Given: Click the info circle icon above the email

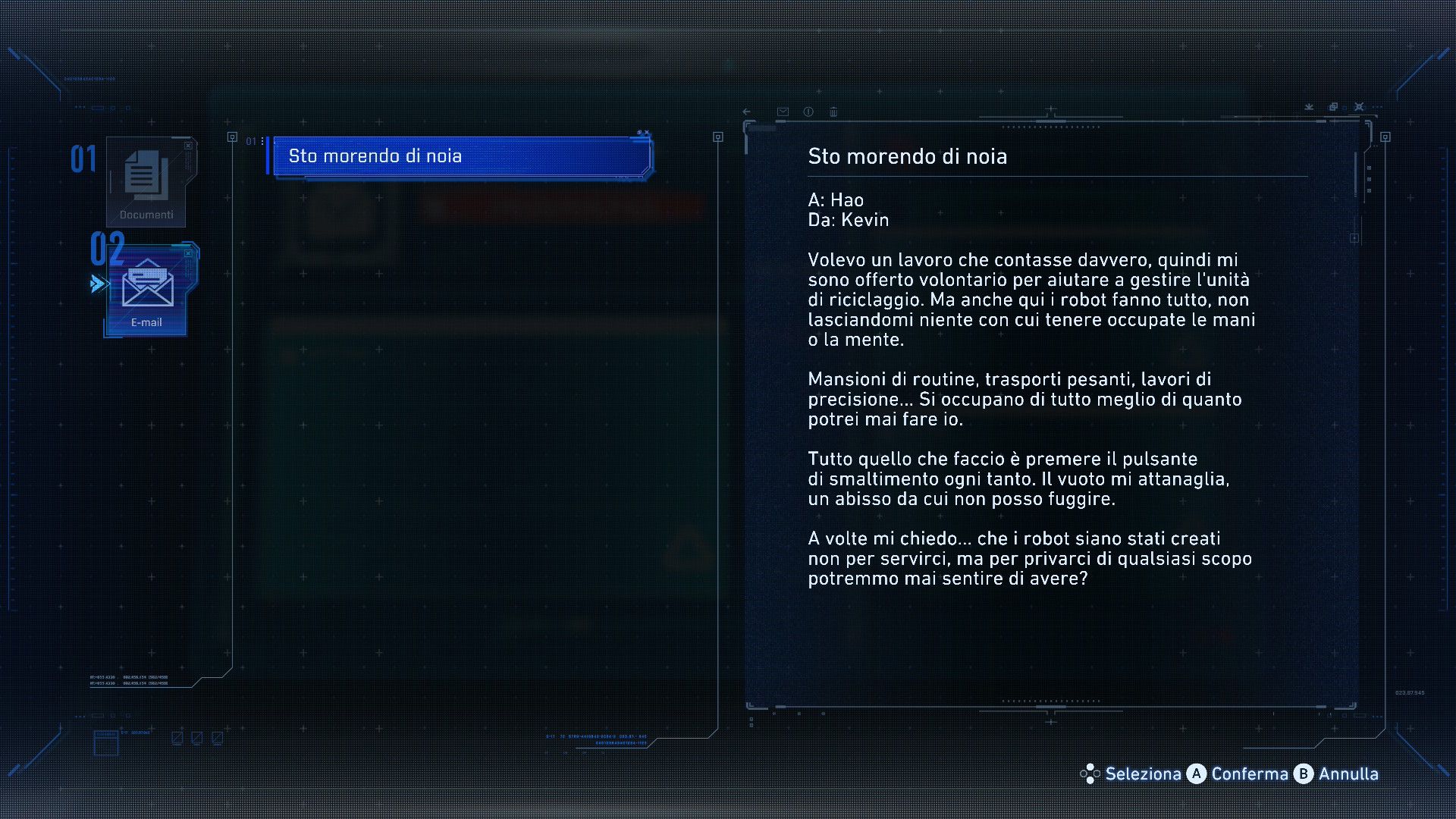Looking at the screenshot, I should click(808, 111).
